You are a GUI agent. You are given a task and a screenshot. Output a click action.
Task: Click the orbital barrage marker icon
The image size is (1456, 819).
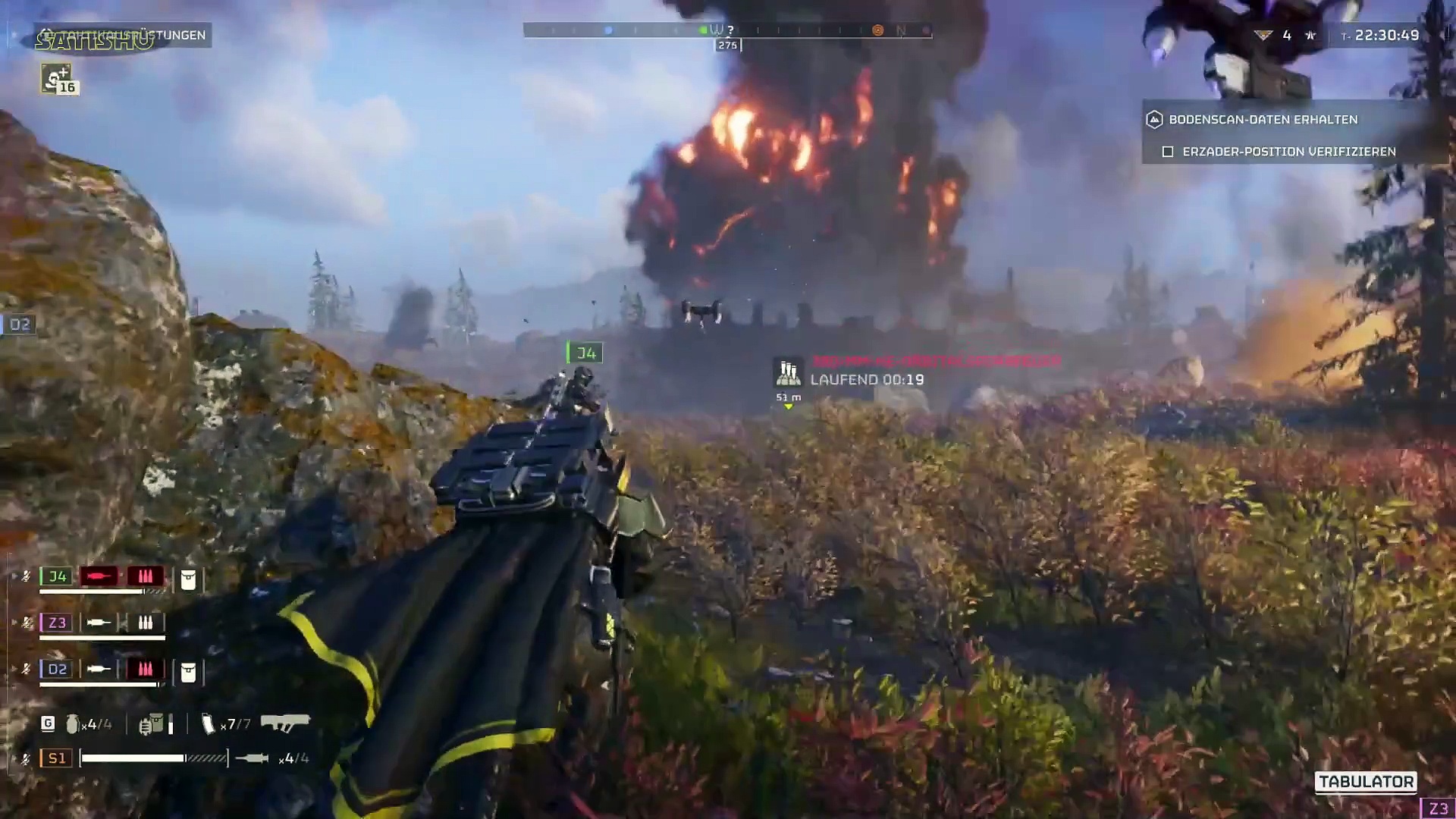pos(788,373)
